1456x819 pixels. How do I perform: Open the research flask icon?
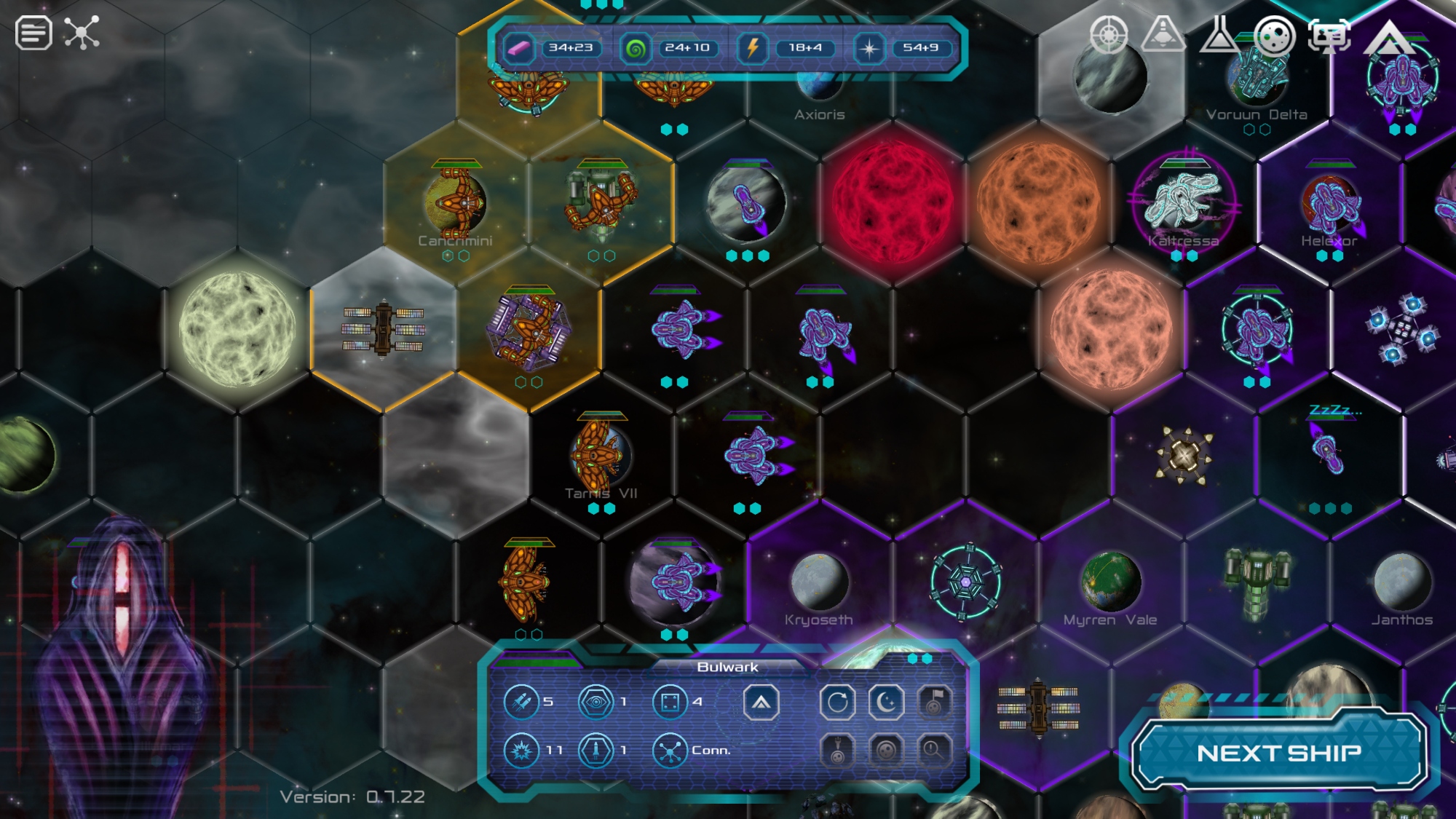pyautogui.click(x=1219, y=35)
